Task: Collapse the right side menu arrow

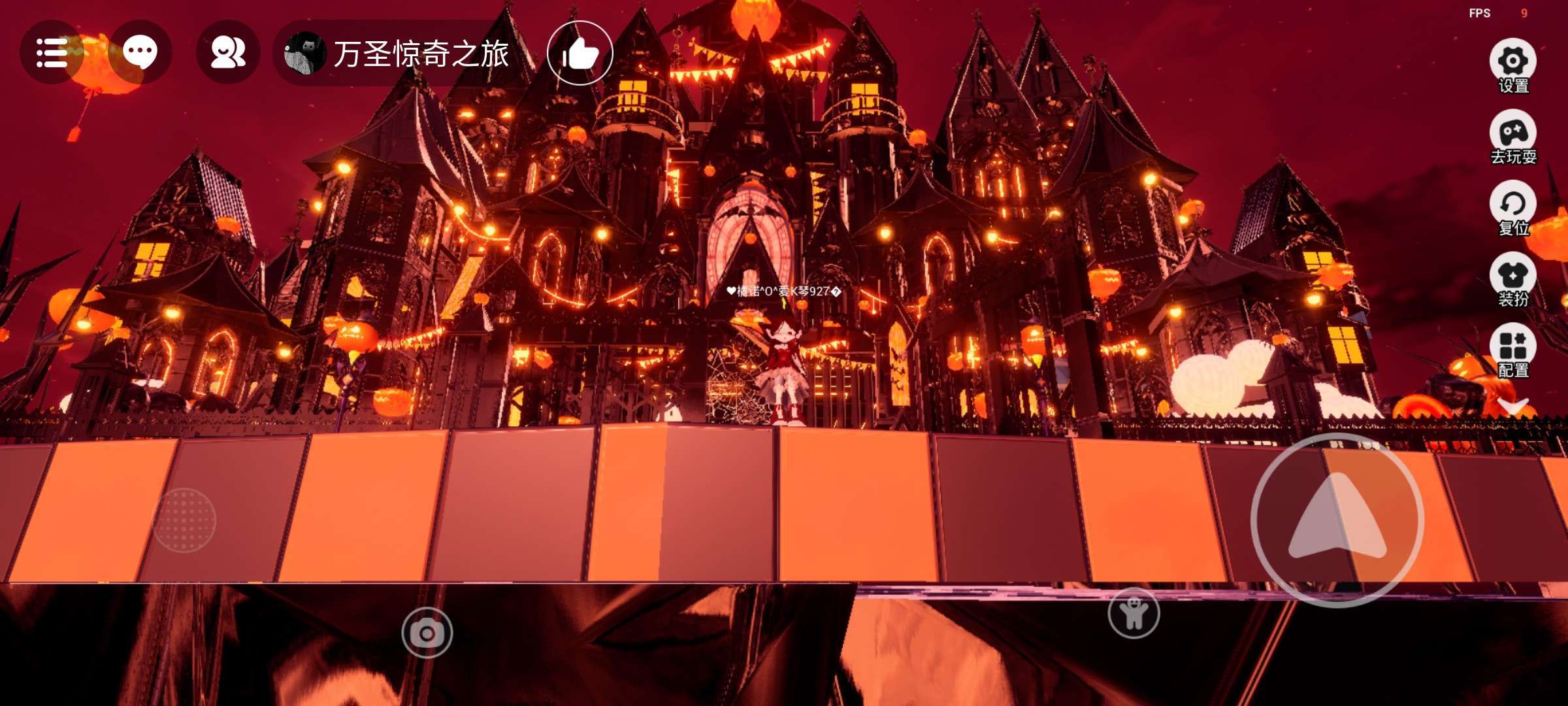Action: 1512,407
